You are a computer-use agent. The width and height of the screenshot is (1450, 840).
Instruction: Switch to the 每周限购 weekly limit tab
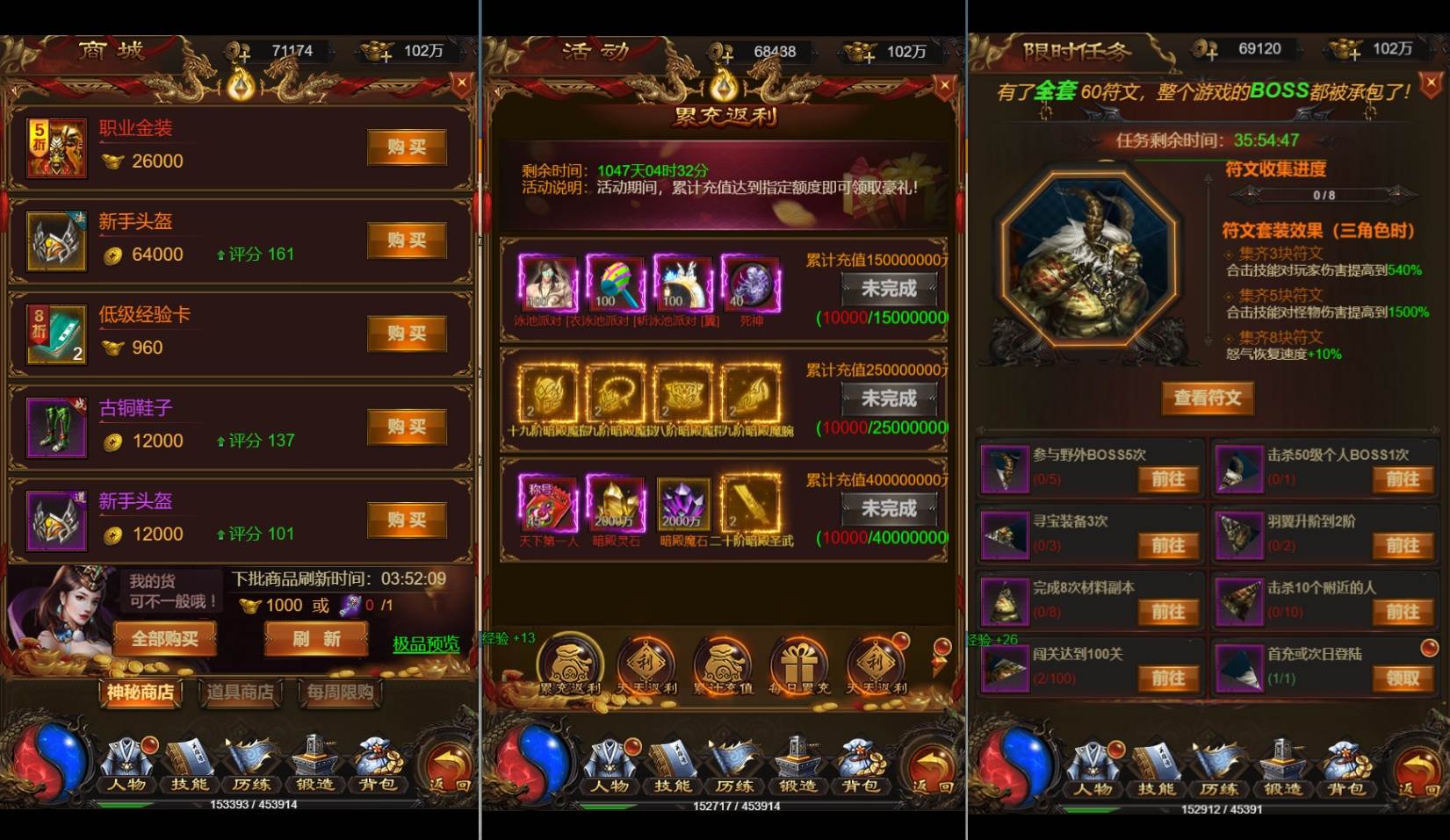coord(341,693)
